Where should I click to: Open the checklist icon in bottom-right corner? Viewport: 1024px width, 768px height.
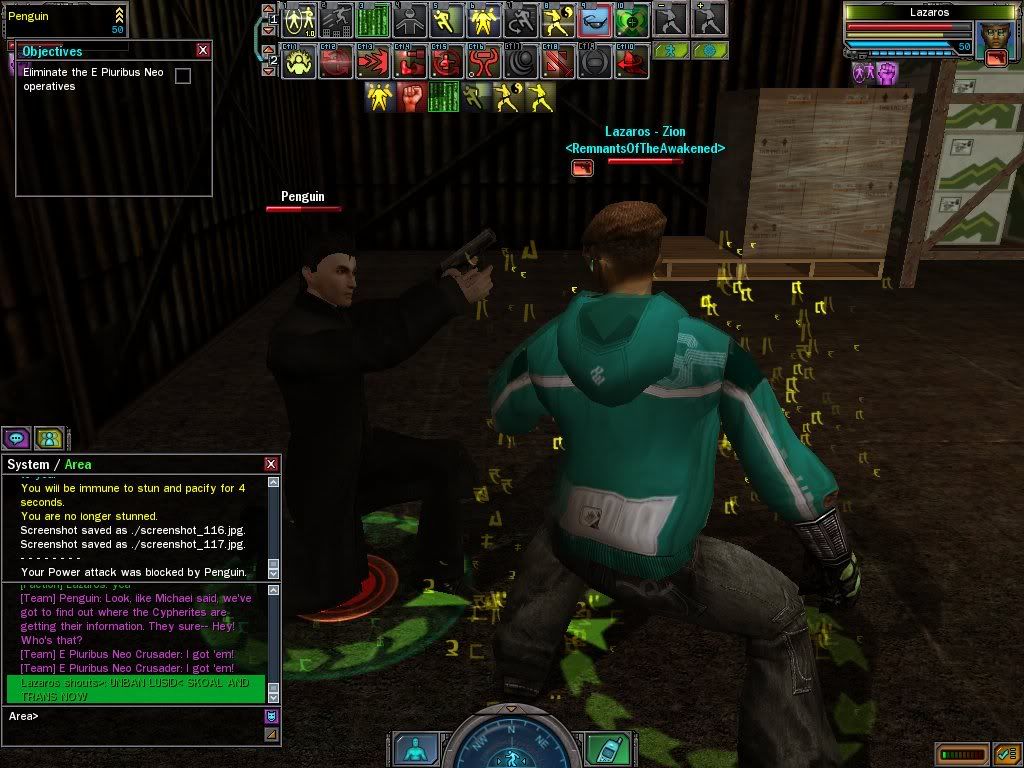(x=1006, y=754)
